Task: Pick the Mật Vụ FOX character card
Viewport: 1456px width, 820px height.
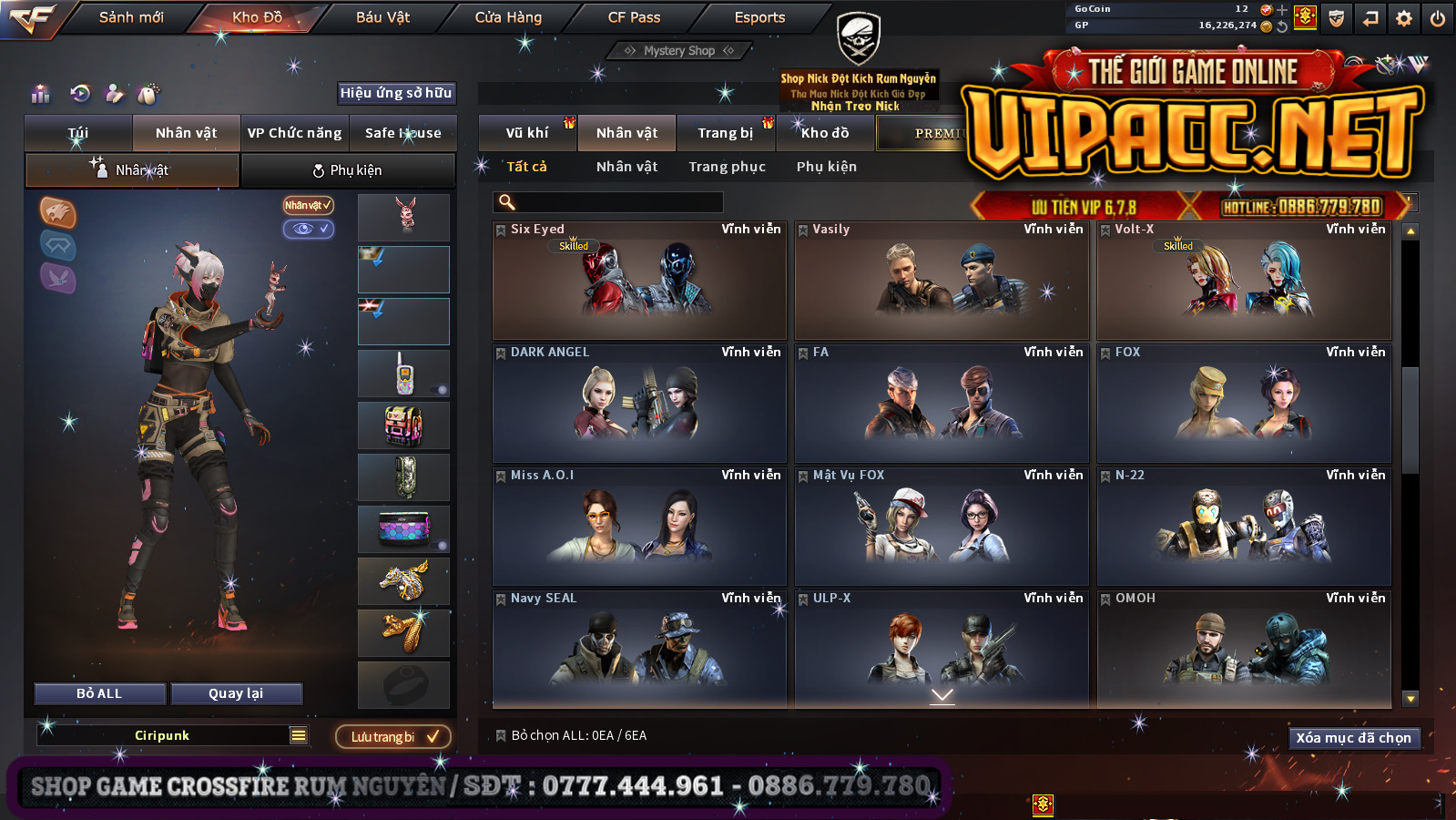Action: pyautogui.click(x=942, y=527)
